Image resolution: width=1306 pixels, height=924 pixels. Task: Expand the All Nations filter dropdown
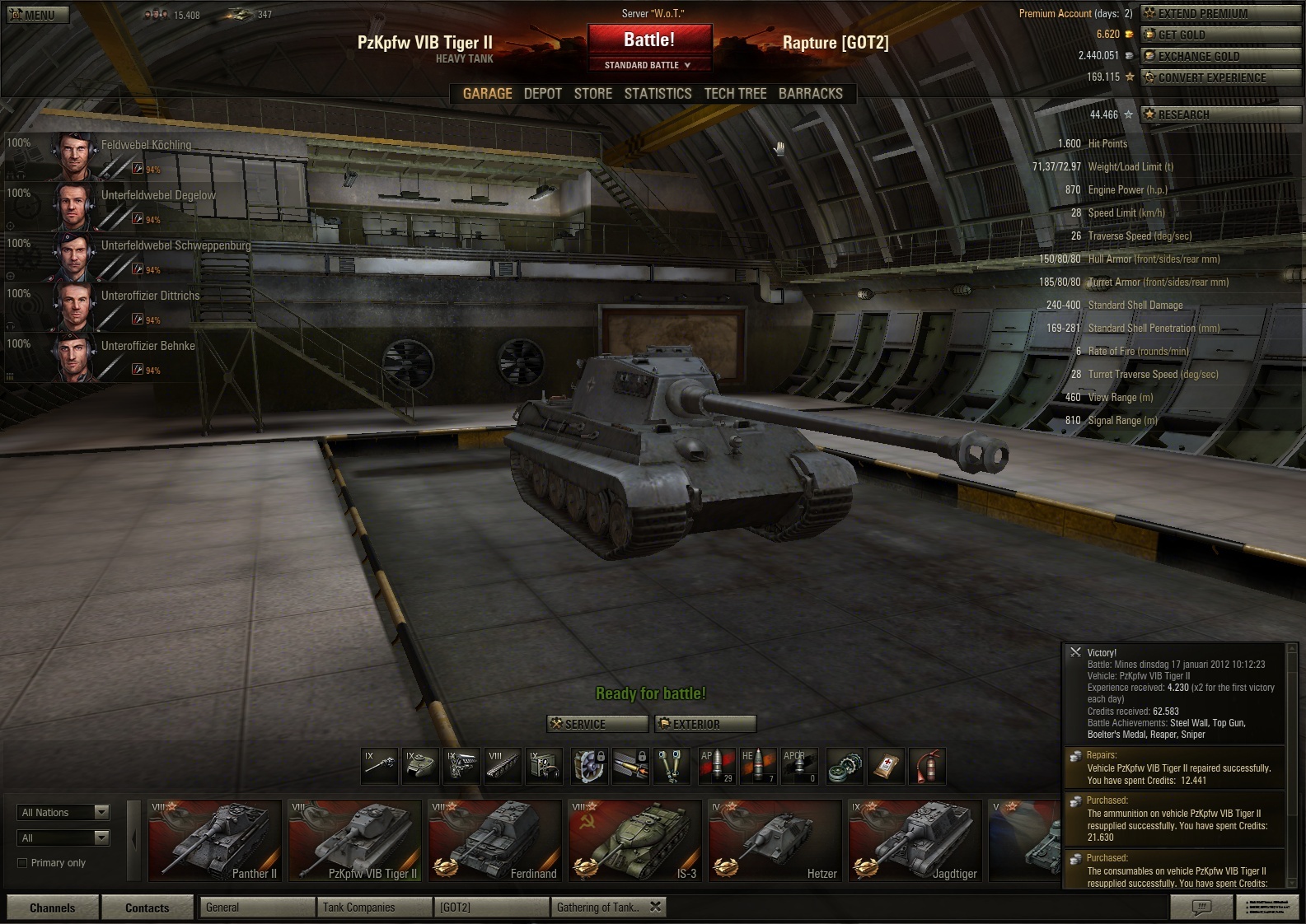point(63,813)
